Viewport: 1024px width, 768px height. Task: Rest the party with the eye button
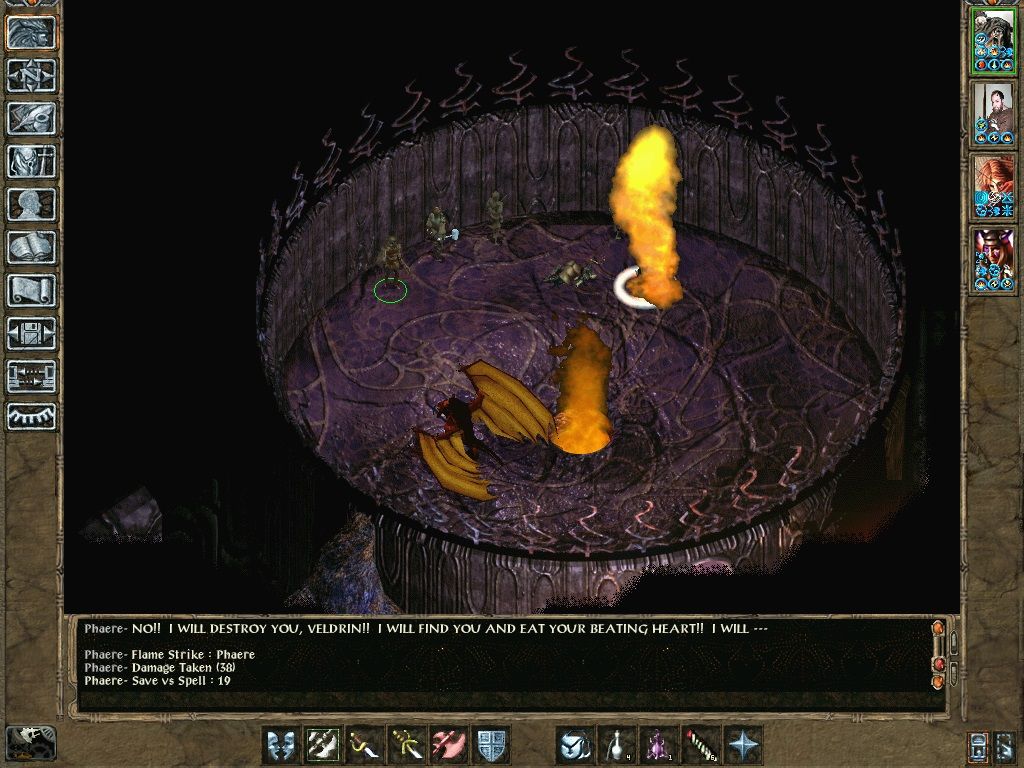(x=32, y=417)
